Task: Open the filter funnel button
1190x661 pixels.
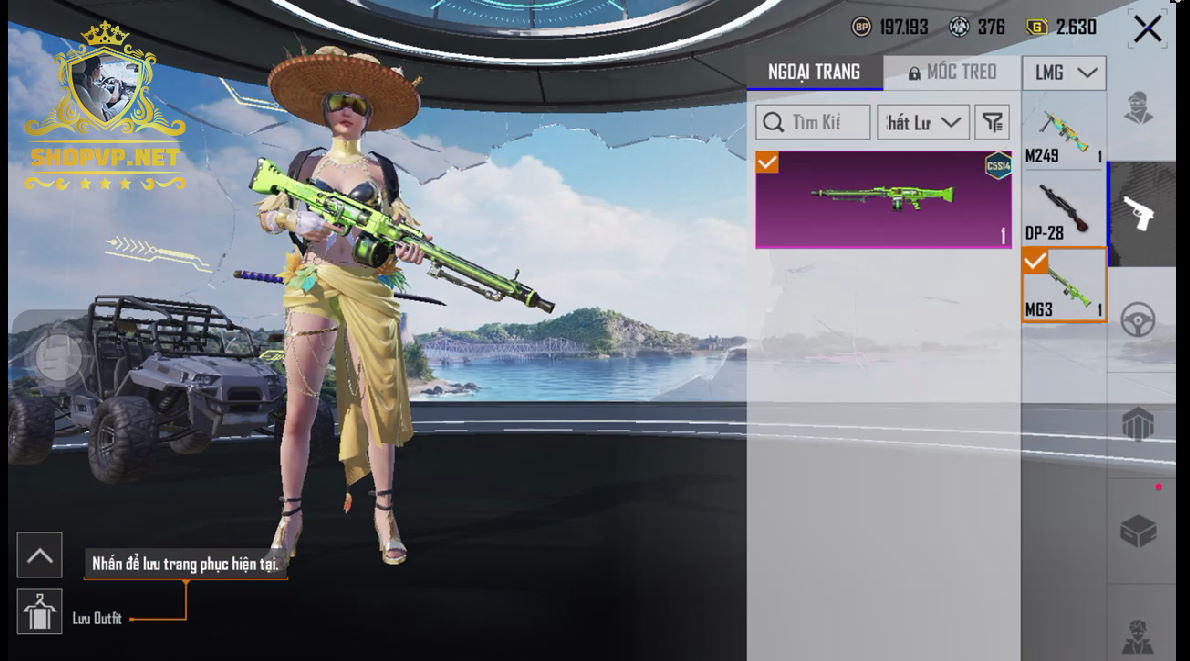Action: [992, 122]
